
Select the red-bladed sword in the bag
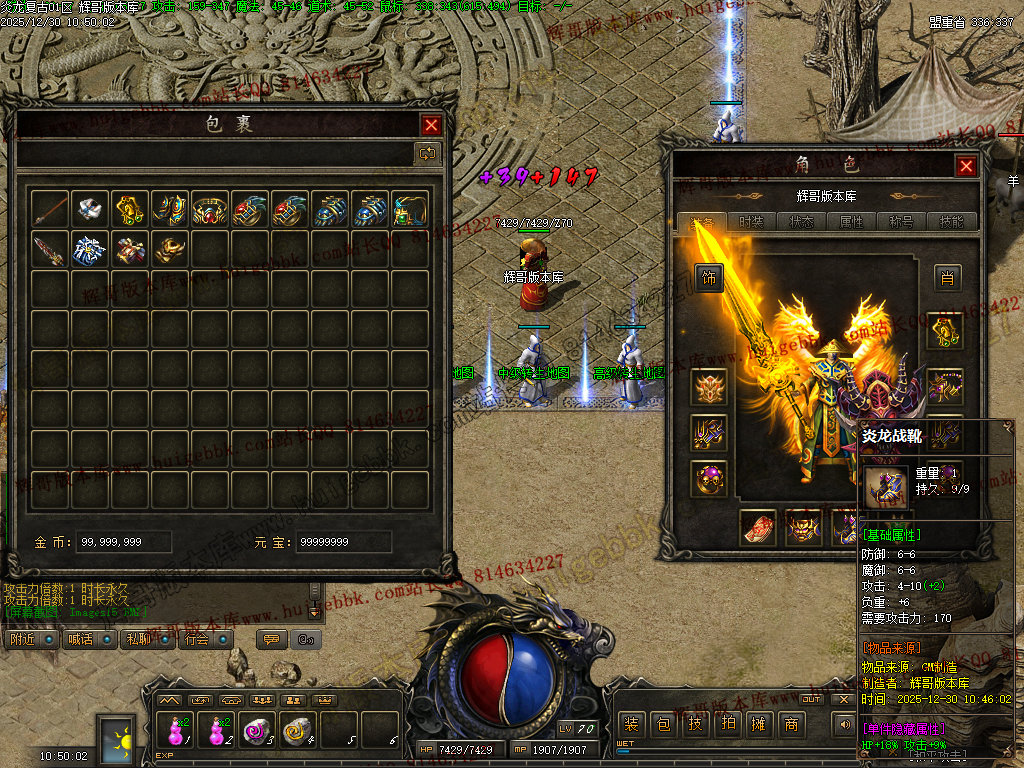click(x=50, y=249)
